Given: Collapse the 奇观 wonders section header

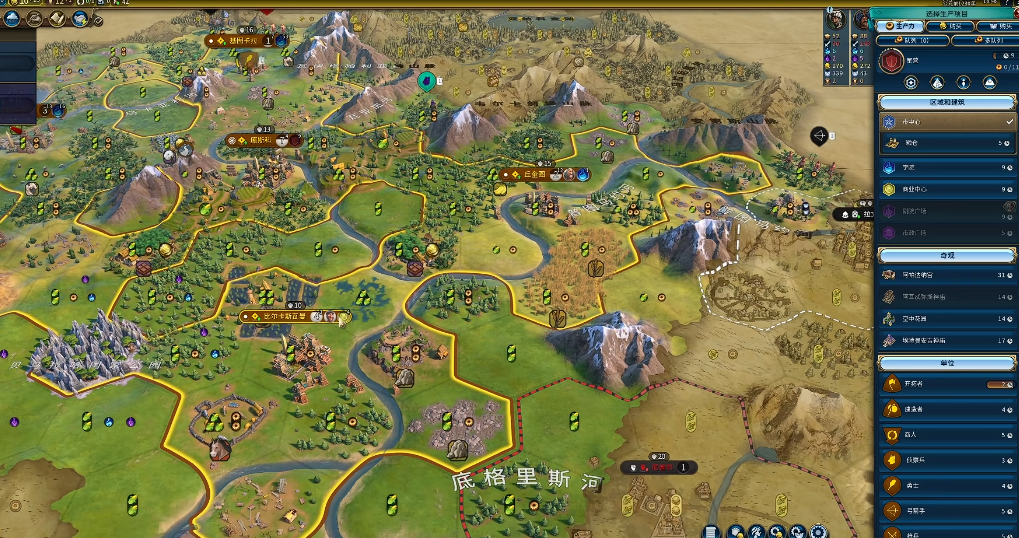Looking at the screenshot, I should tap(946, 254).
